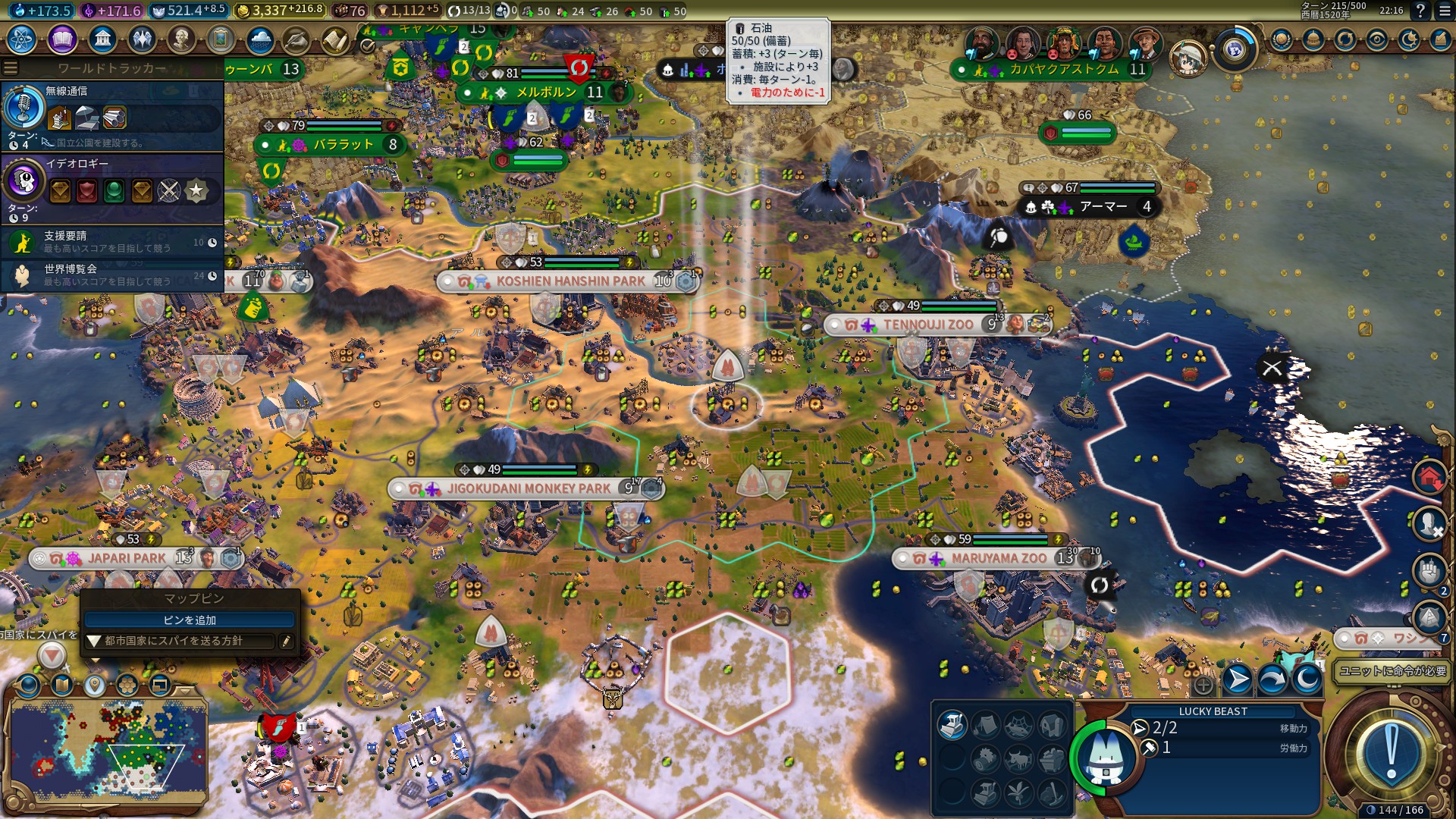
Task: Open the technology tree atom icon
Action: click(x=22, y=39)
